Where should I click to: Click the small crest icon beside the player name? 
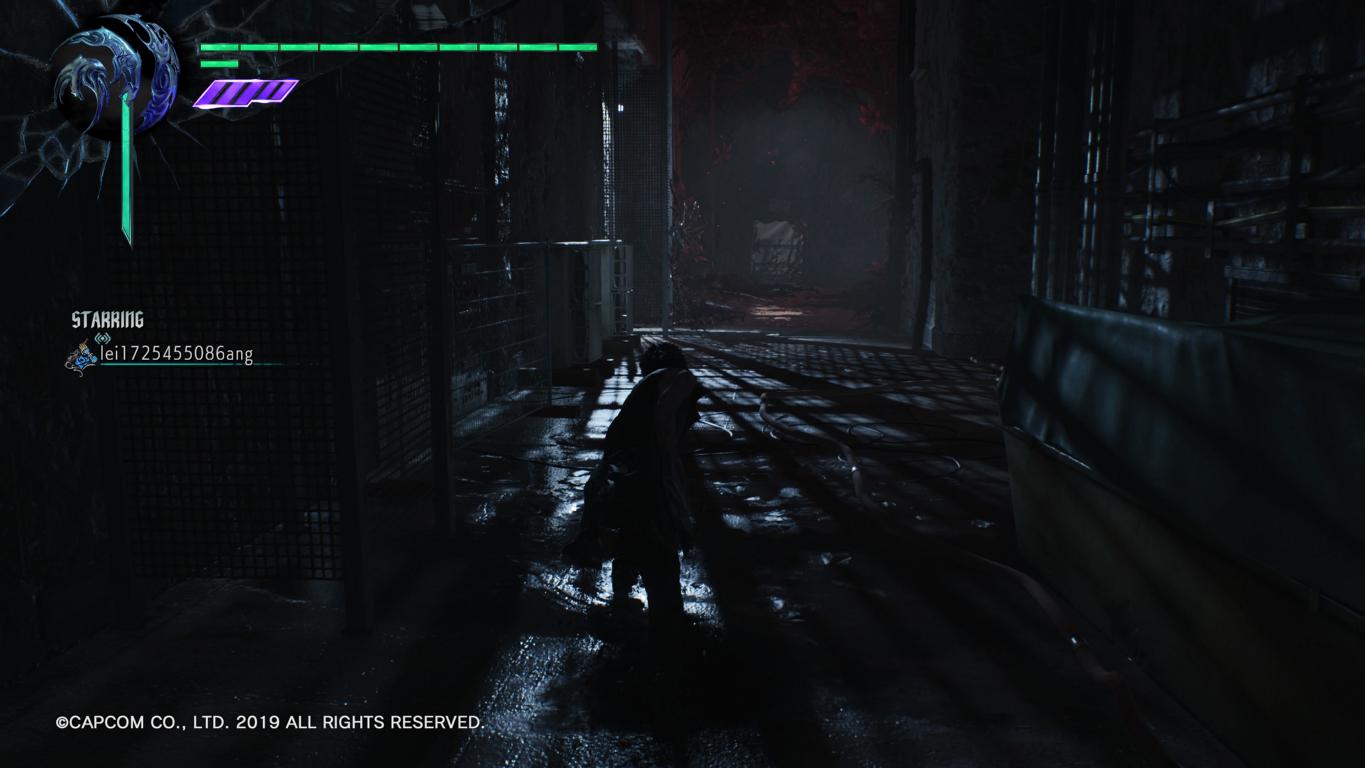point(80,356)
